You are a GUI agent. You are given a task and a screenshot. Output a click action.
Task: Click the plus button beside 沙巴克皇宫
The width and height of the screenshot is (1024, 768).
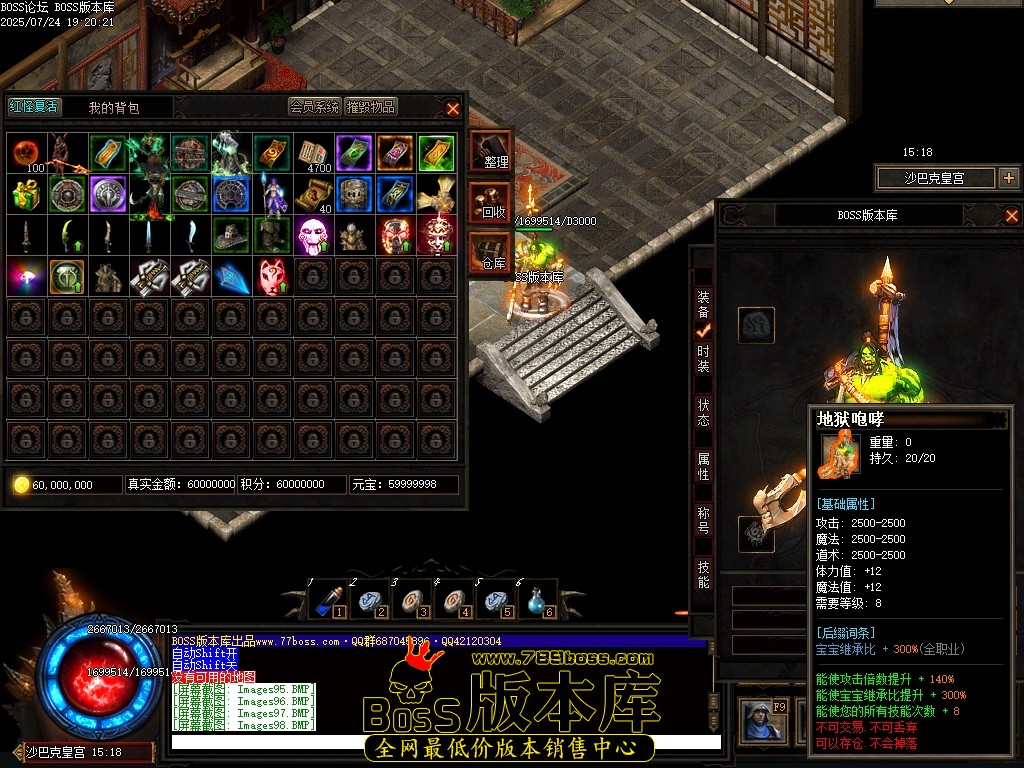[1008, 178]
